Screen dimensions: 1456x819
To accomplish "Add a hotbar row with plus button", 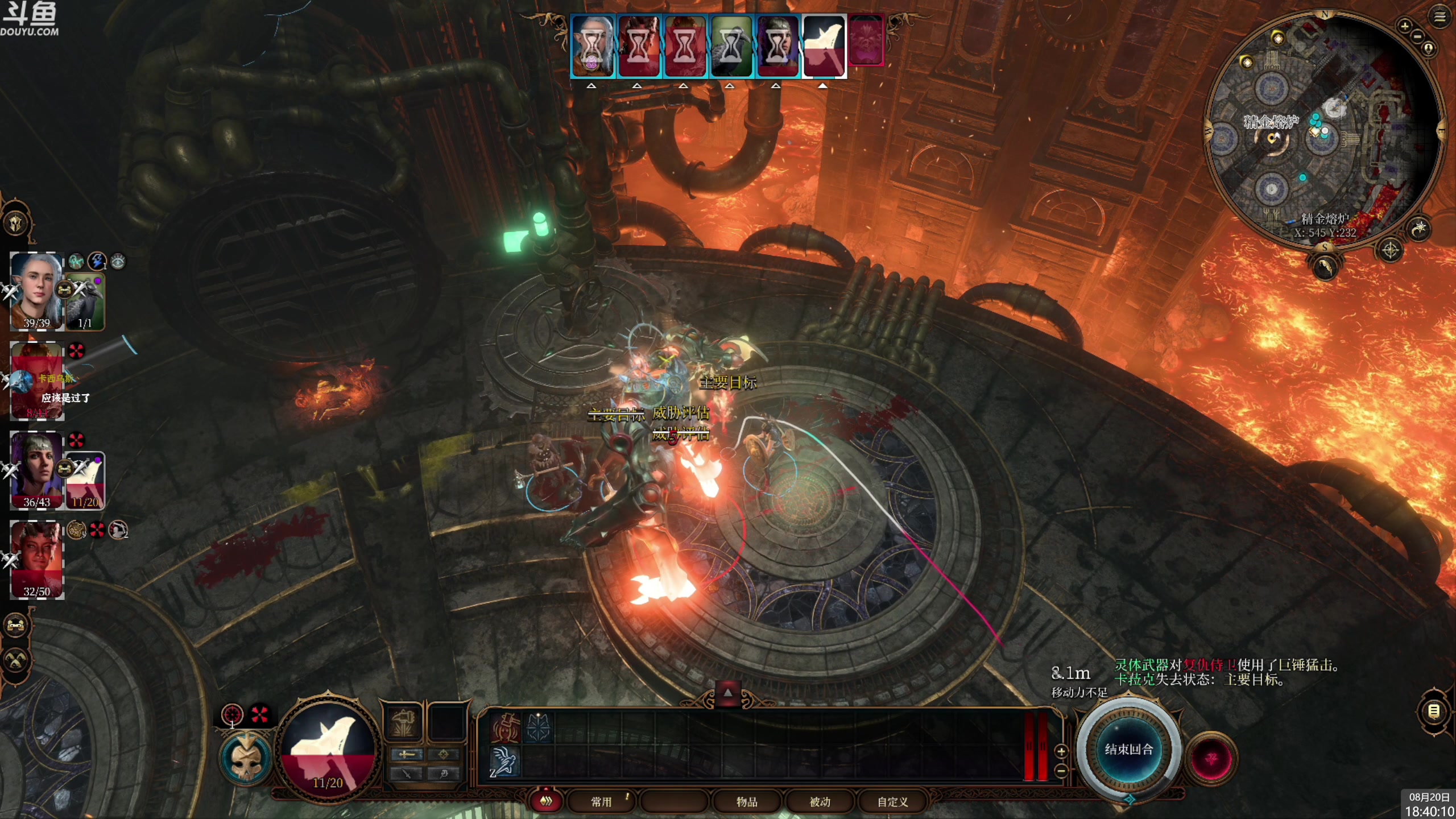I will pyautogui.click(x=1061, y=752).
